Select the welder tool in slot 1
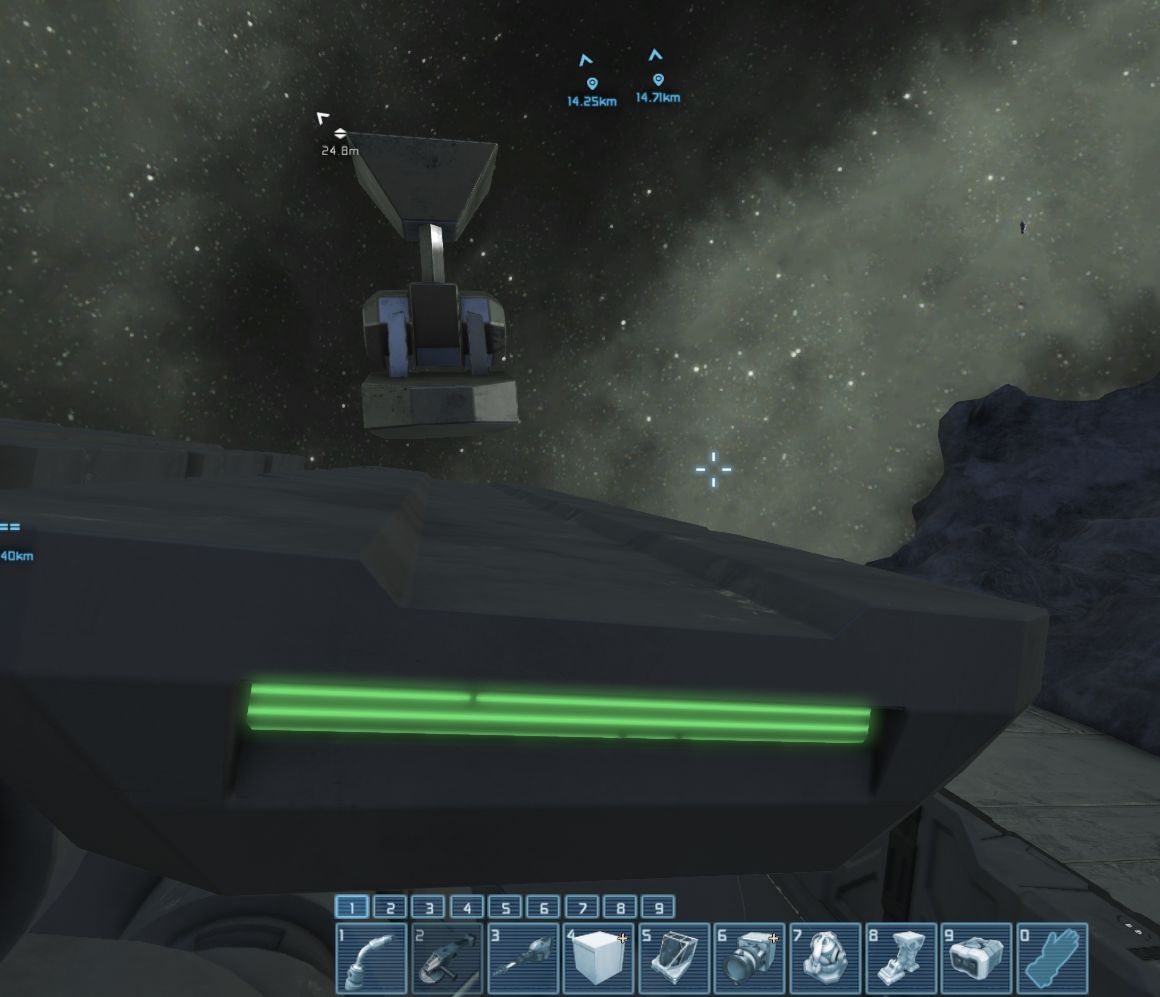 point(371,958)
